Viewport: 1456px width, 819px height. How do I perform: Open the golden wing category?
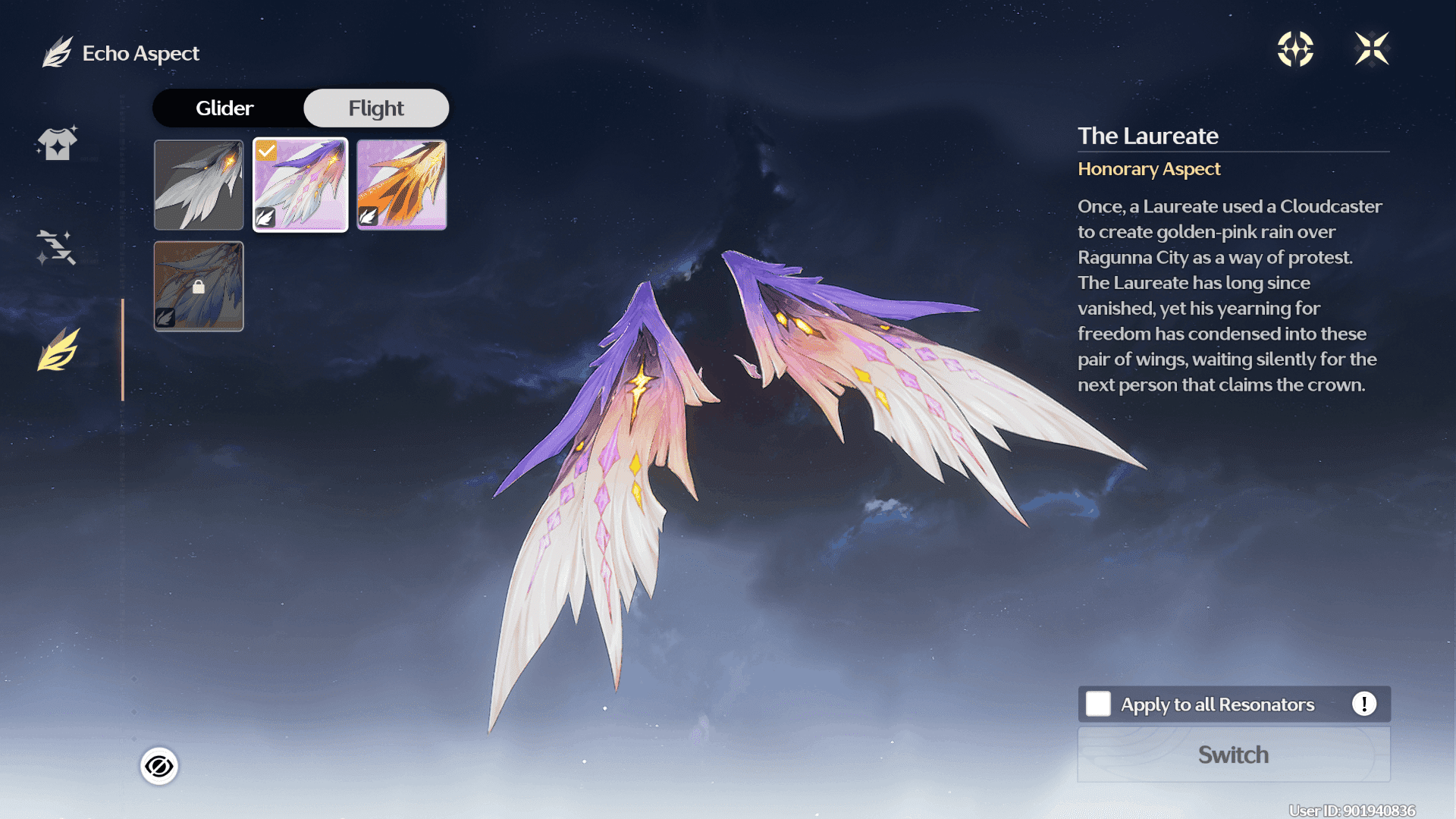[x=59, y=350]
